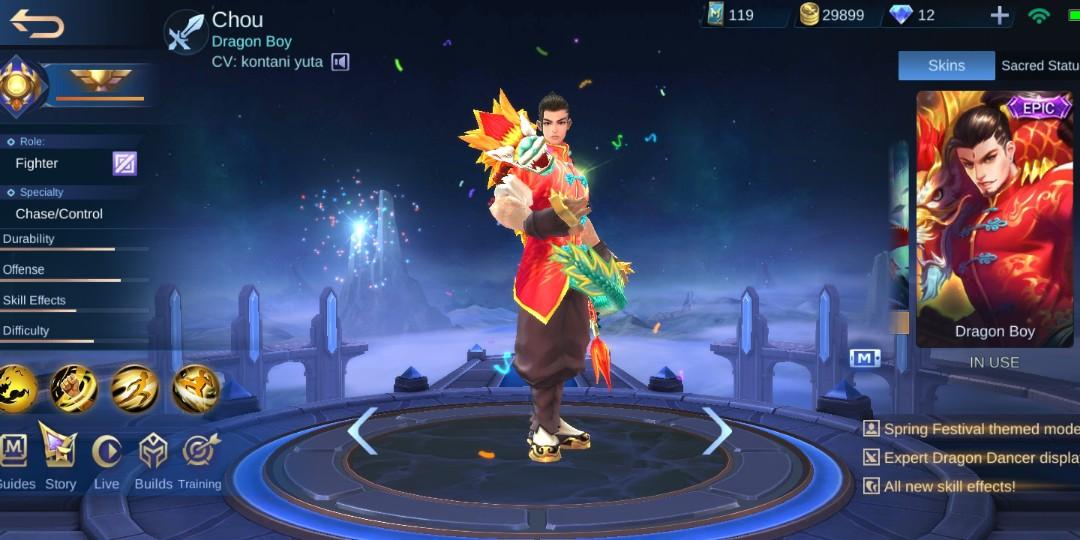The width and height of the screenshot is (1080, 540).
Task: Open the Sacred Statue tab
Action: coord(1039,66)
